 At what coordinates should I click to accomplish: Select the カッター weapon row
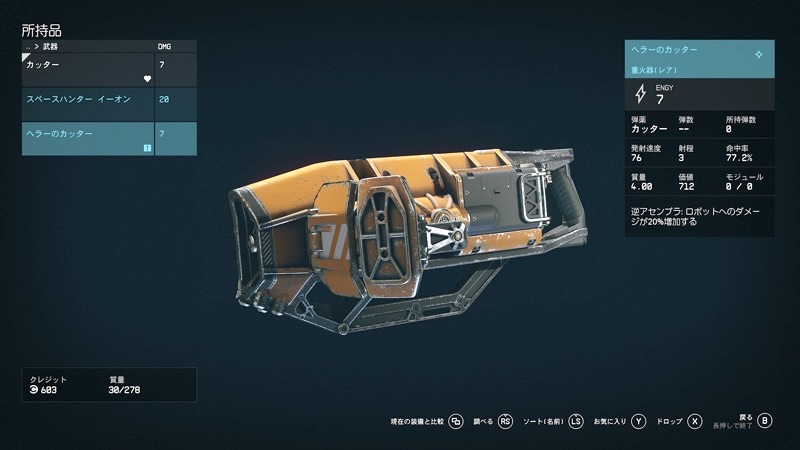click(88, 70)
